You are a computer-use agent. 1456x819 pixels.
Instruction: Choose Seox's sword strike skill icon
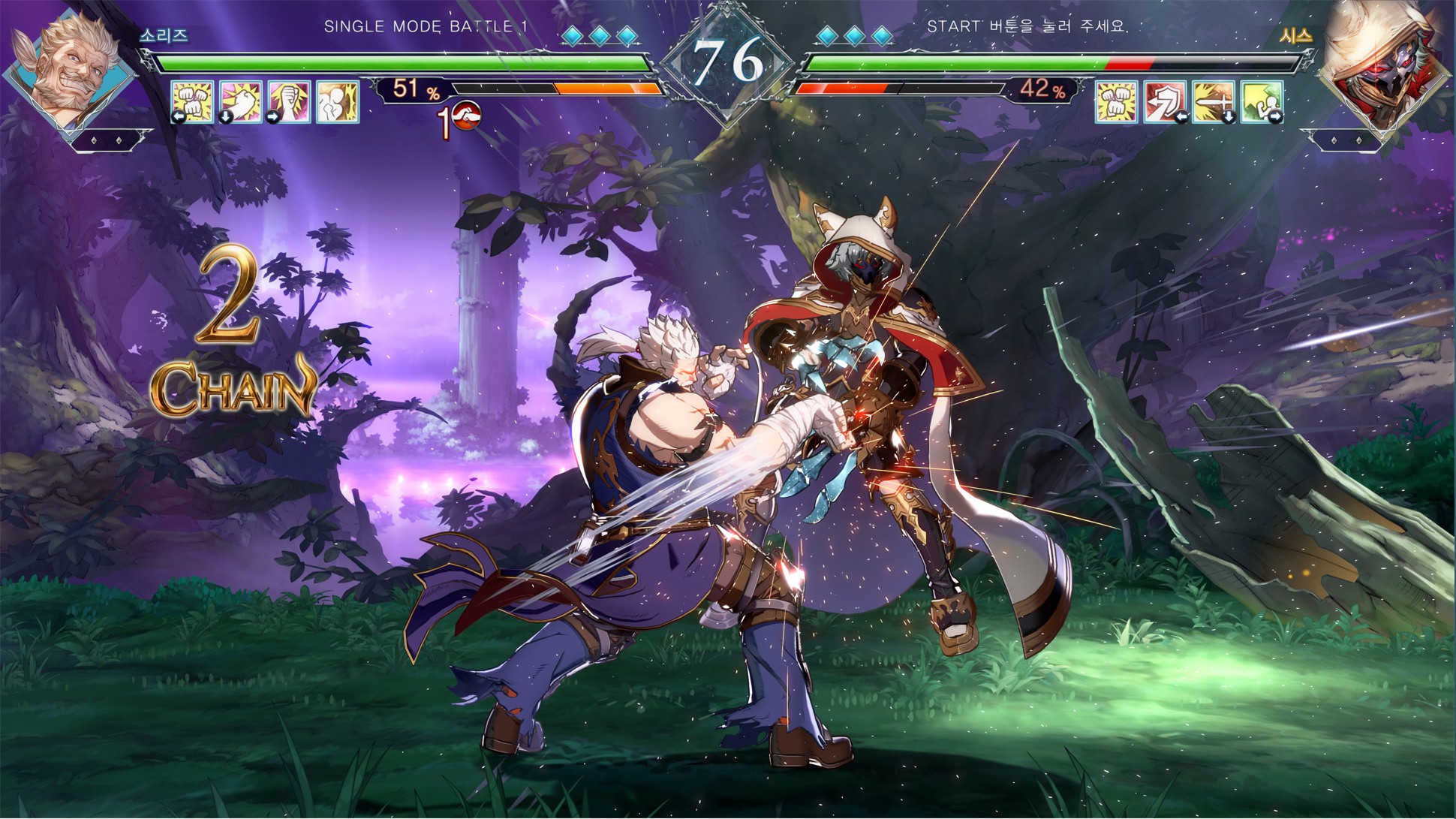point(1213,101)
